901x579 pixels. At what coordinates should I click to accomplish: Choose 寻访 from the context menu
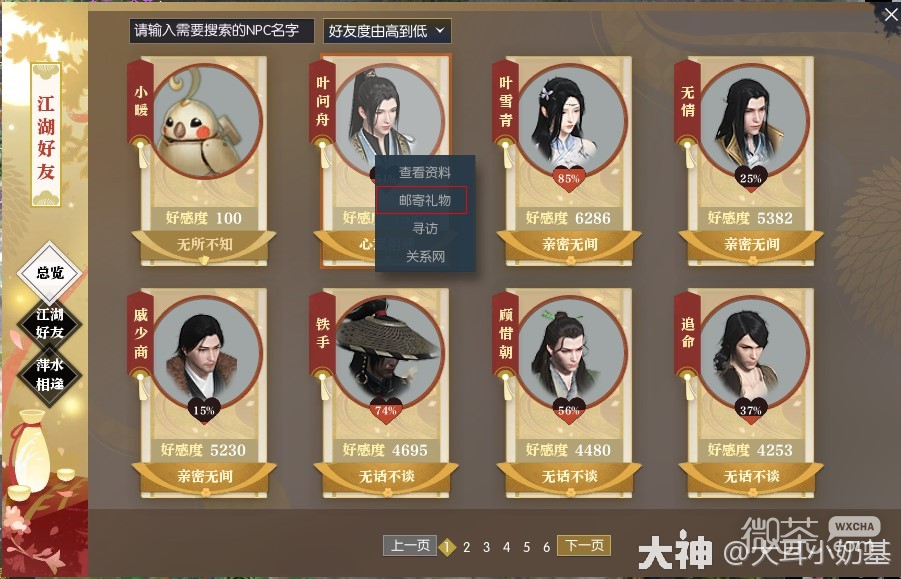click(x=425, y=229)
